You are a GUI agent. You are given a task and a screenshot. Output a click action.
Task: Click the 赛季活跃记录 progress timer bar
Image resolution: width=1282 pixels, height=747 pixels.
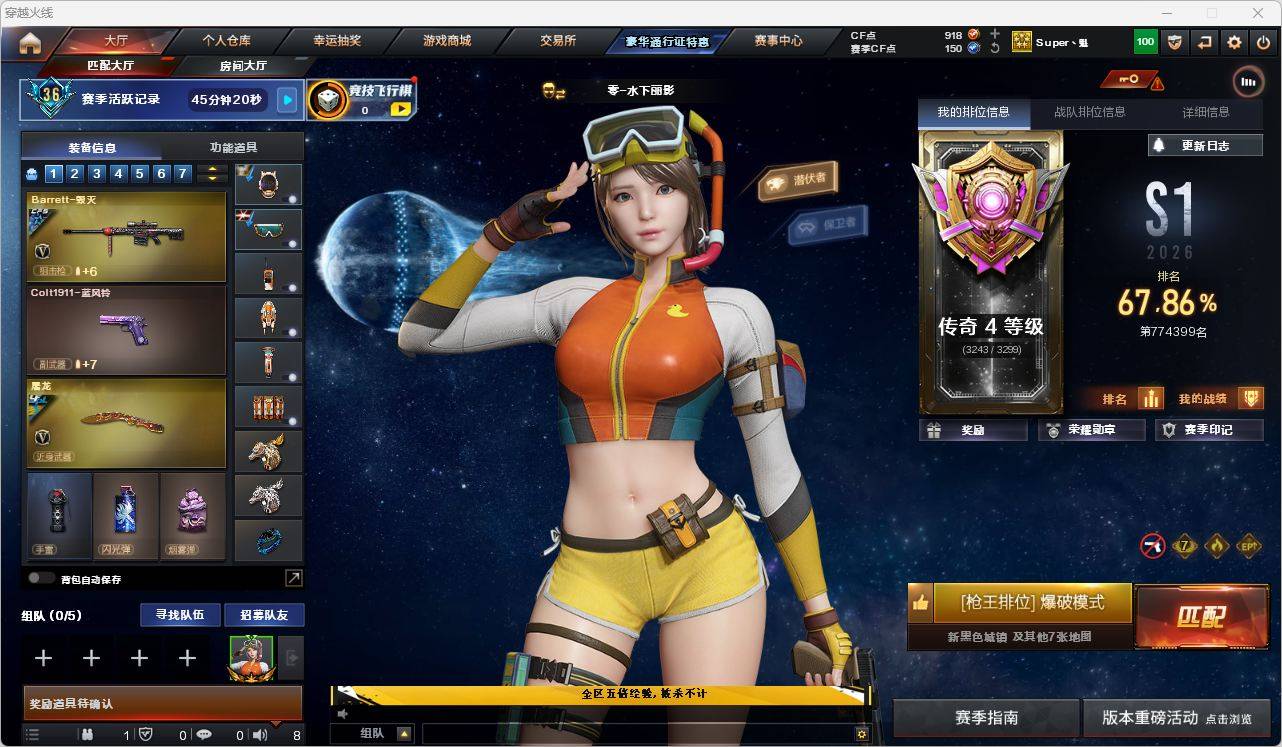coord(160,98)
